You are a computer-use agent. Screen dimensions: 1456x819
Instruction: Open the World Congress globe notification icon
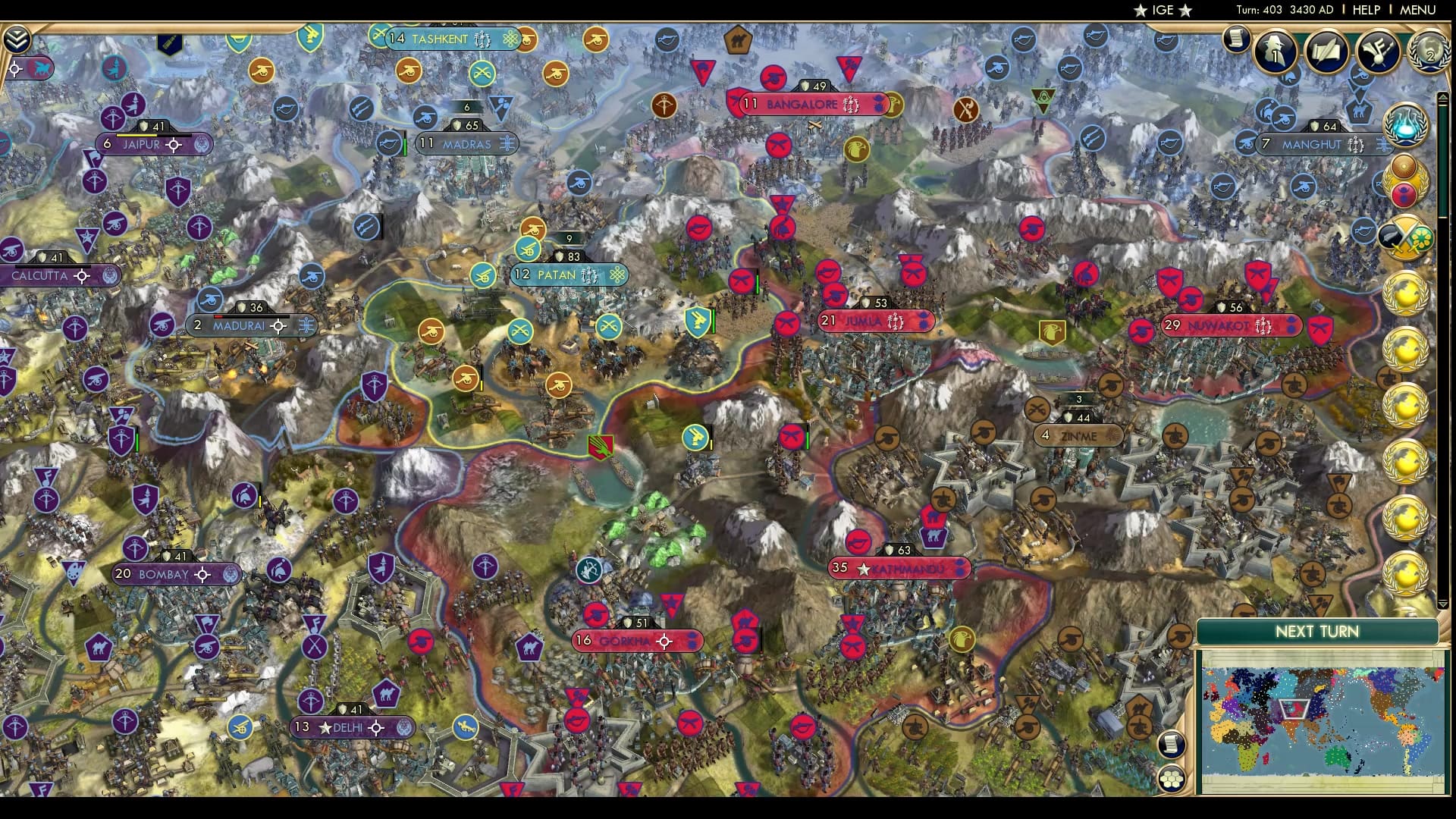pos(1429,52)
